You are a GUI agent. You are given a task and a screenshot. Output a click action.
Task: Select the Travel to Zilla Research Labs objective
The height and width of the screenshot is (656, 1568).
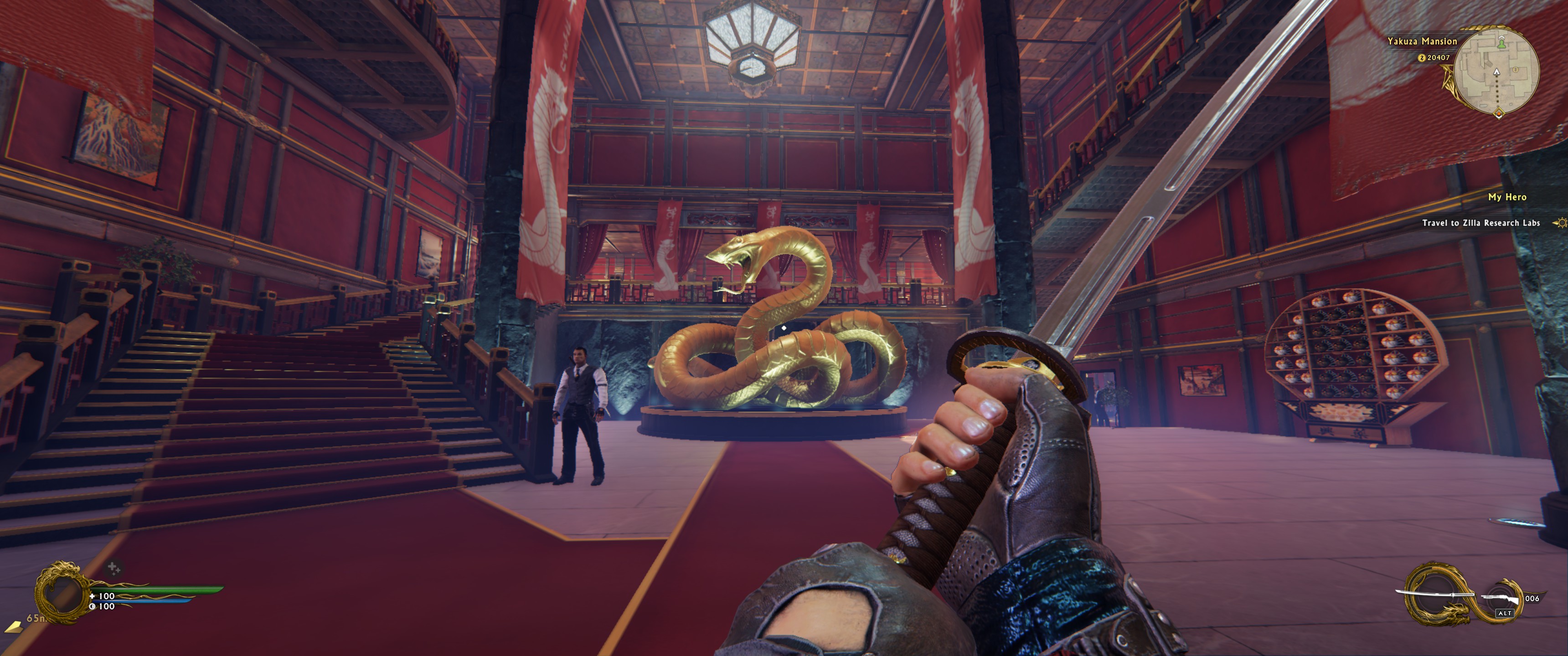tap(1480, 223)
